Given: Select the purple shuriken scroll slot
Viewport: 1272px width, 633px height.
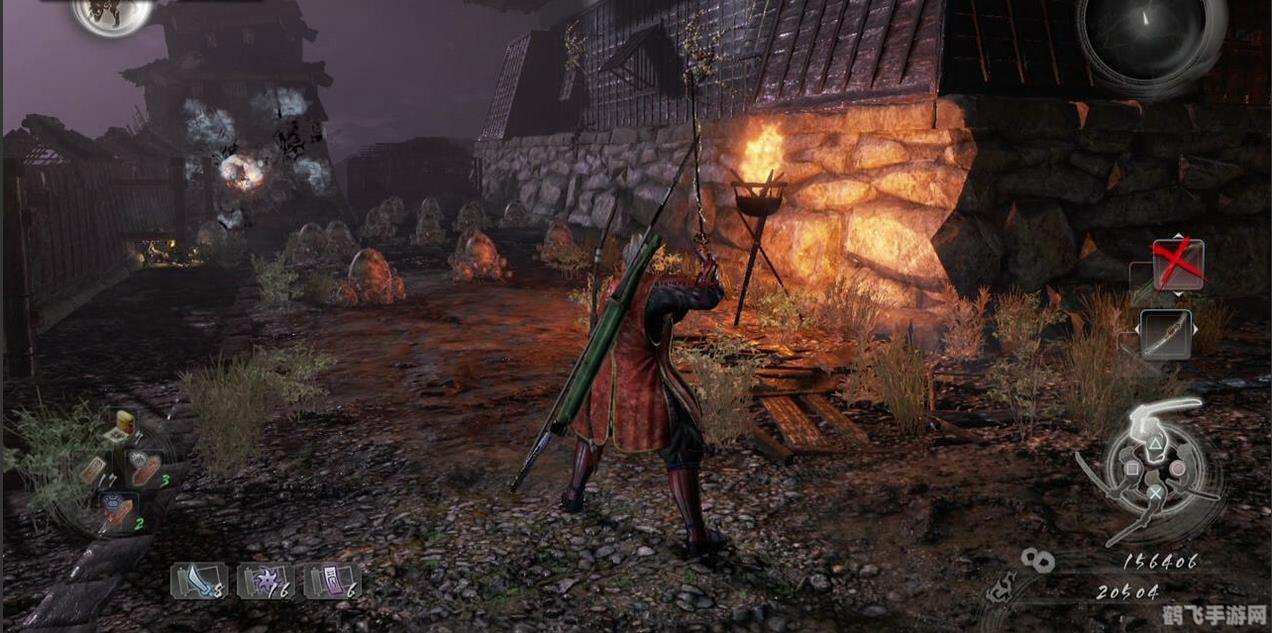Looking at the screenshot, I should click(x=265, y=581).
